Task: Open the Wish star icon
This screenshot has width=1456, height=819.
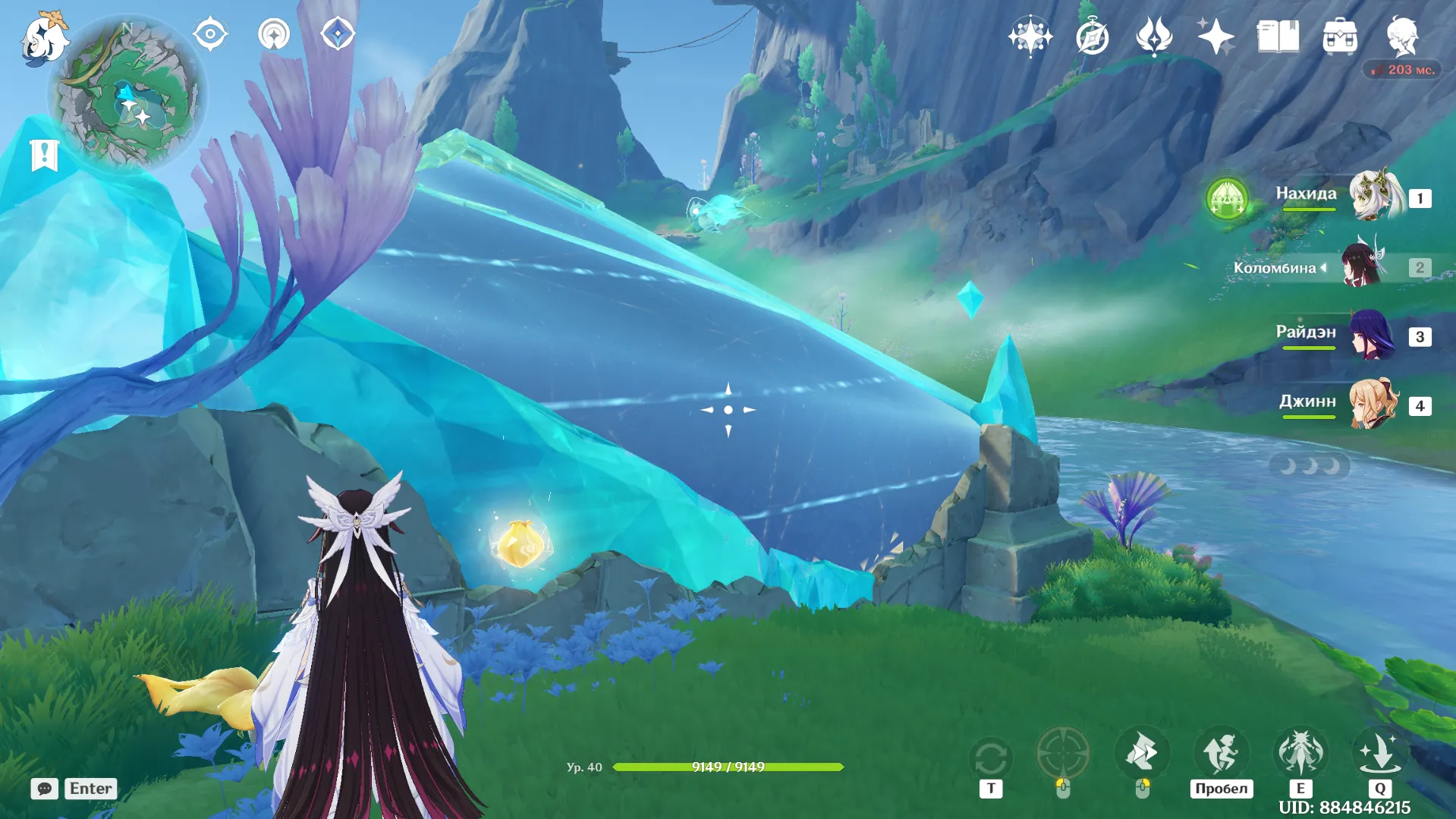Action: click(x=1215, y=36)
